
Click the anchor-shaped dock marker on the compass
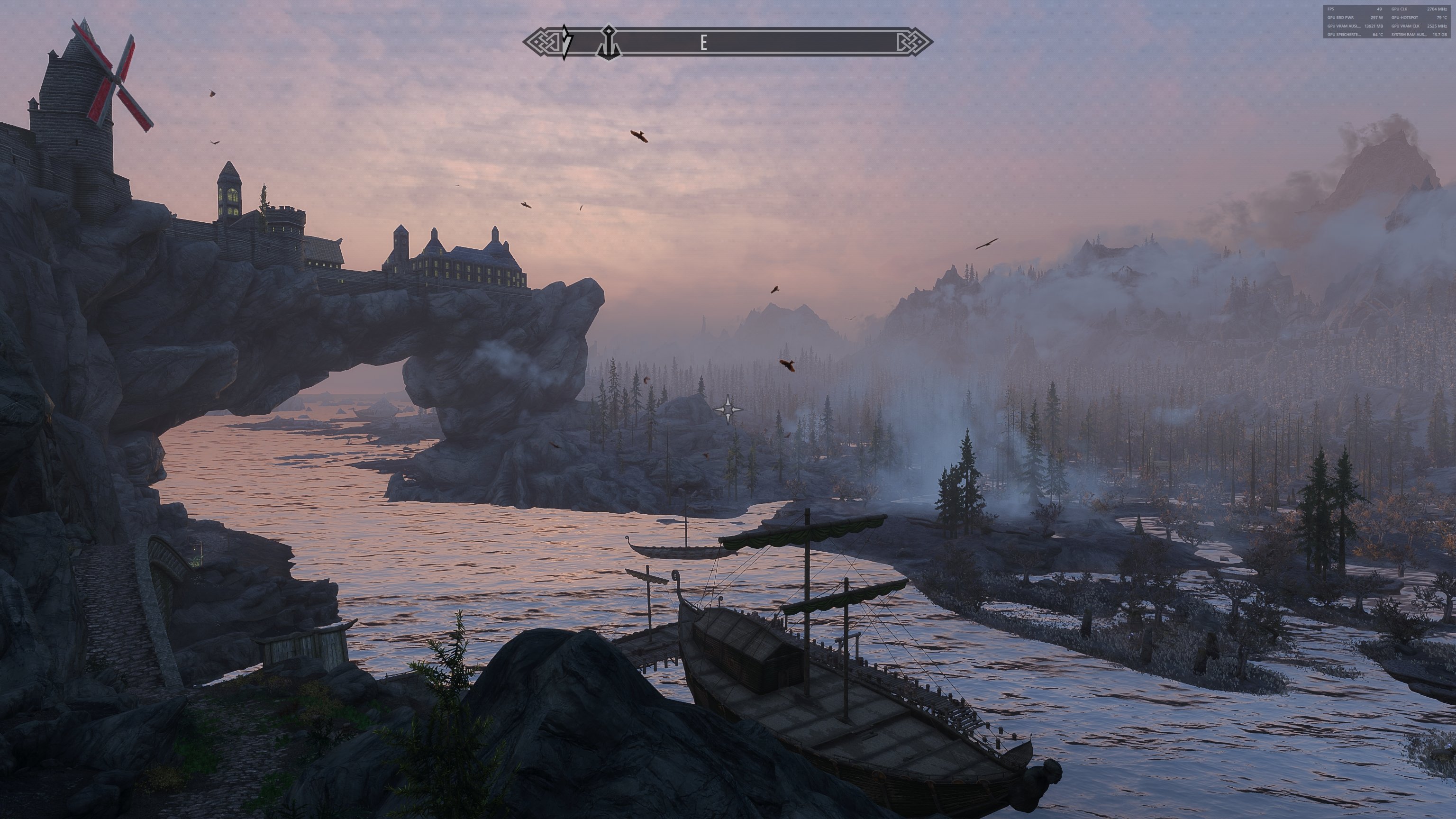[x=609, y=41]
